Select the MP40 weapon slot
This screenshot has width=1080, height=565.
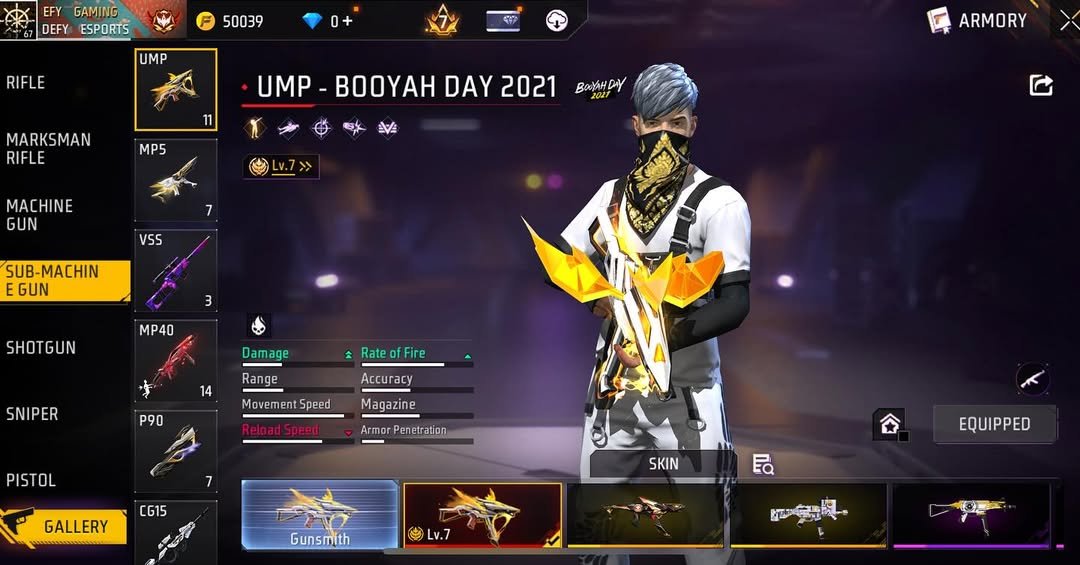pos(176,361)
